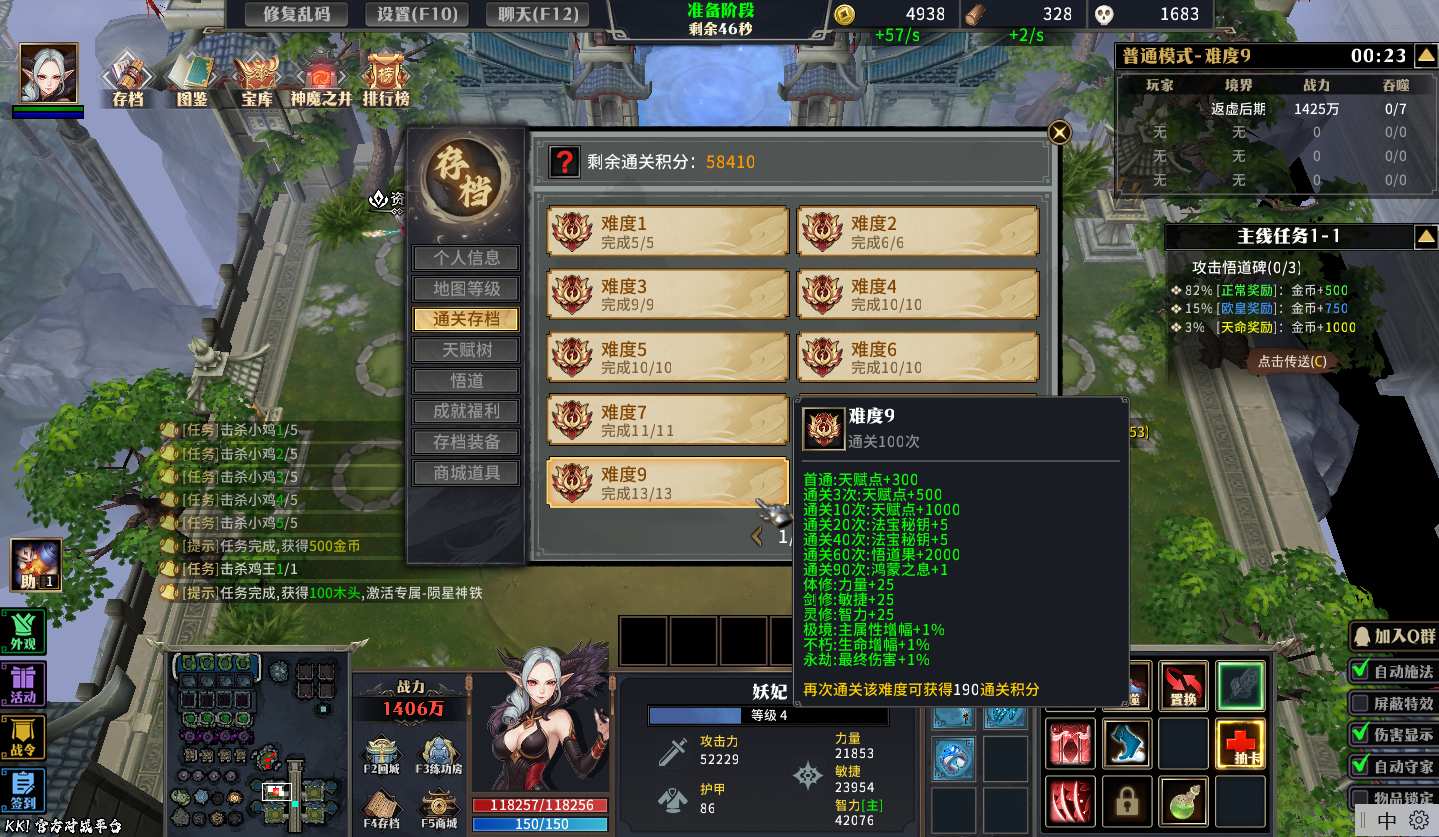Open the 天赋树 talent tree tab
Image resolution: width=1439 pixels, height=837 pixels.
466,350
